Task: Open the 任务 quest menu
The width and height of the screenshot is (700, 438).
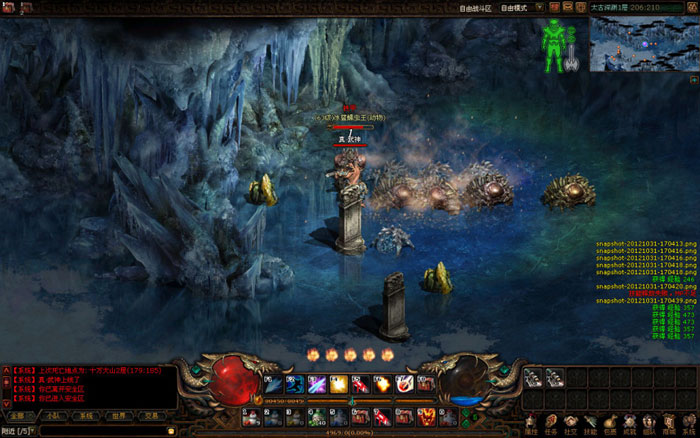Action: point(550,425)
